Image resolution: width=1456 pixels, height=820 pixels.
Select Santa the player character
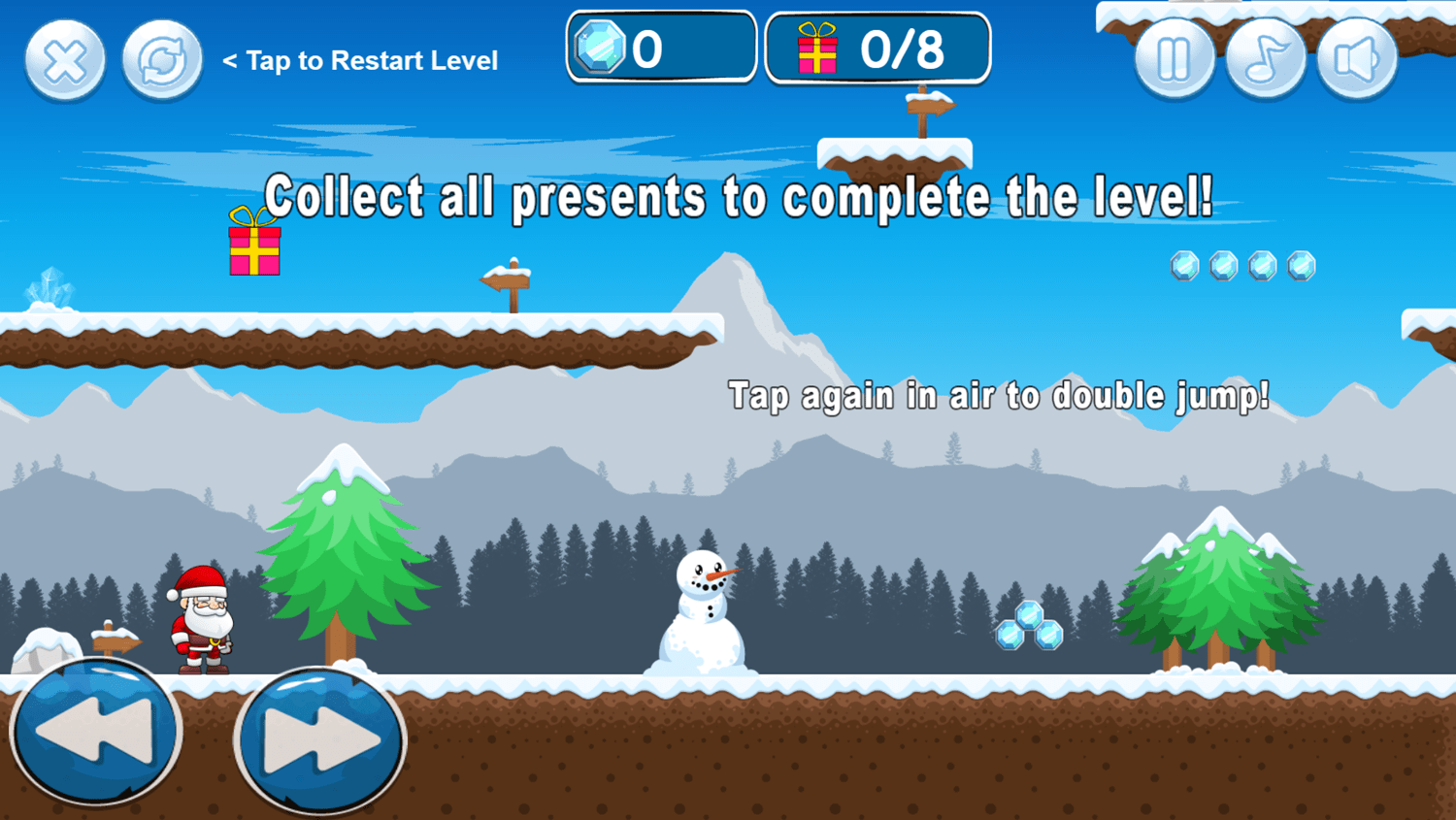pos(199,621)
